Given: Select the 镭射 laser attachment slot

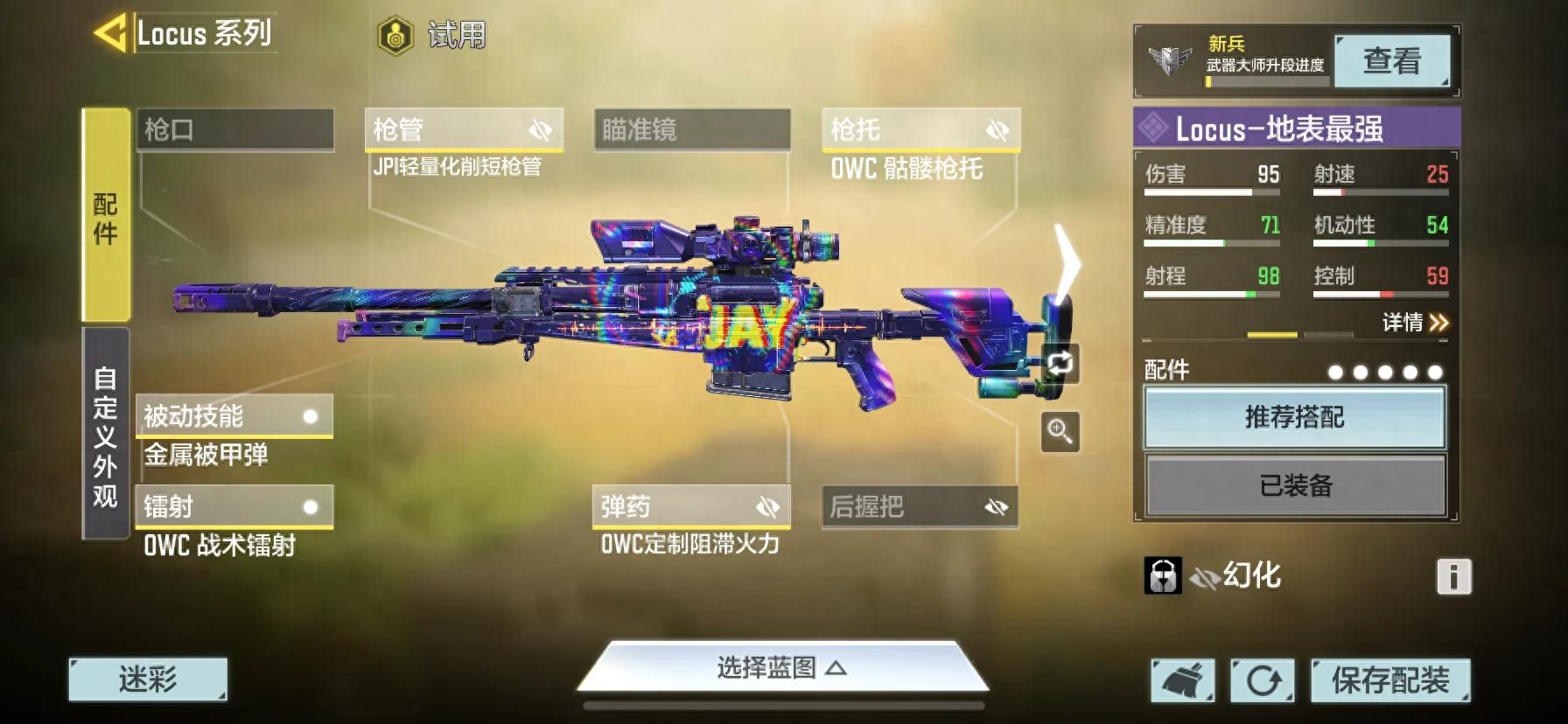Looking at the screenshot, I should [x=234, y=507].
